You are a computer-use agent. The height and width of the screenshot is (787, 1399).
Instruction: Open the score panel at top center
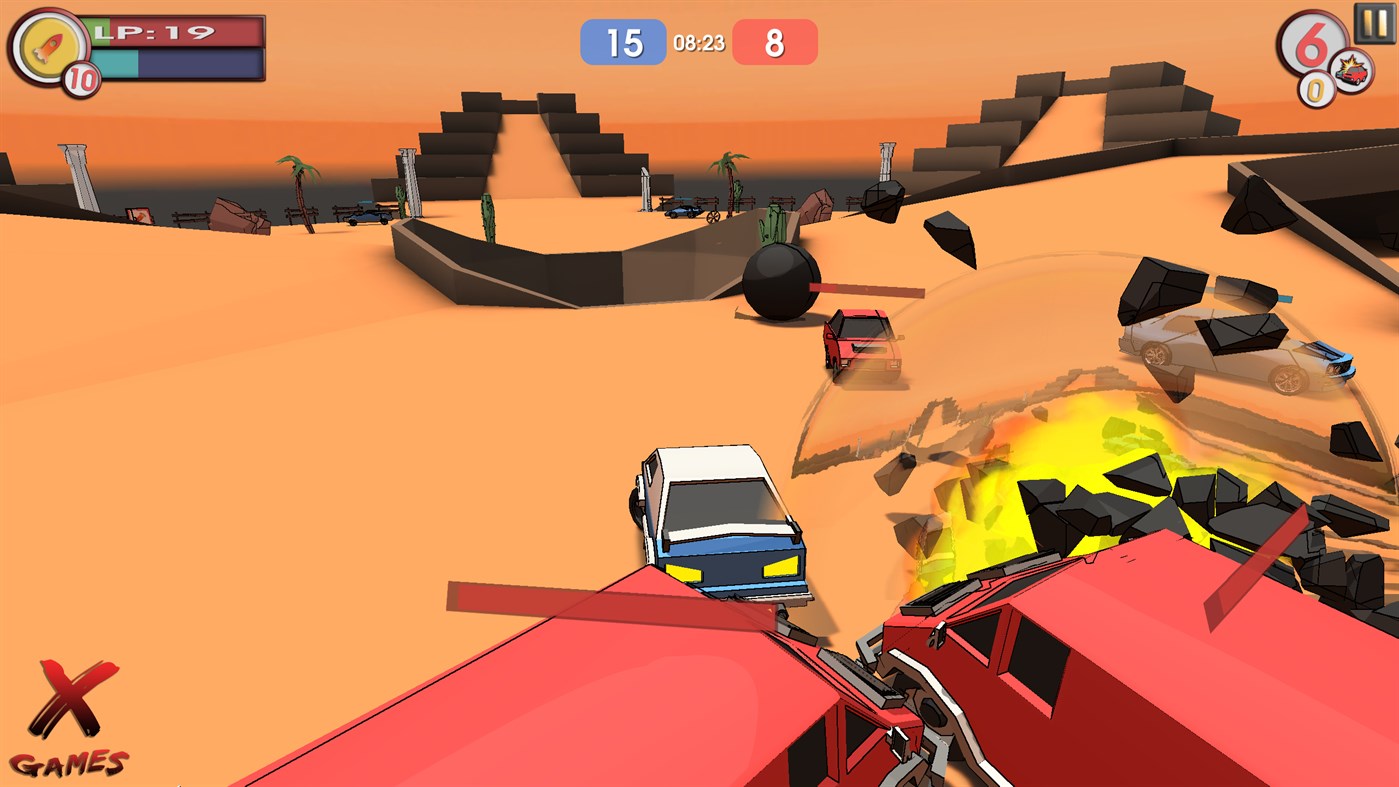[x=700, y=41]
